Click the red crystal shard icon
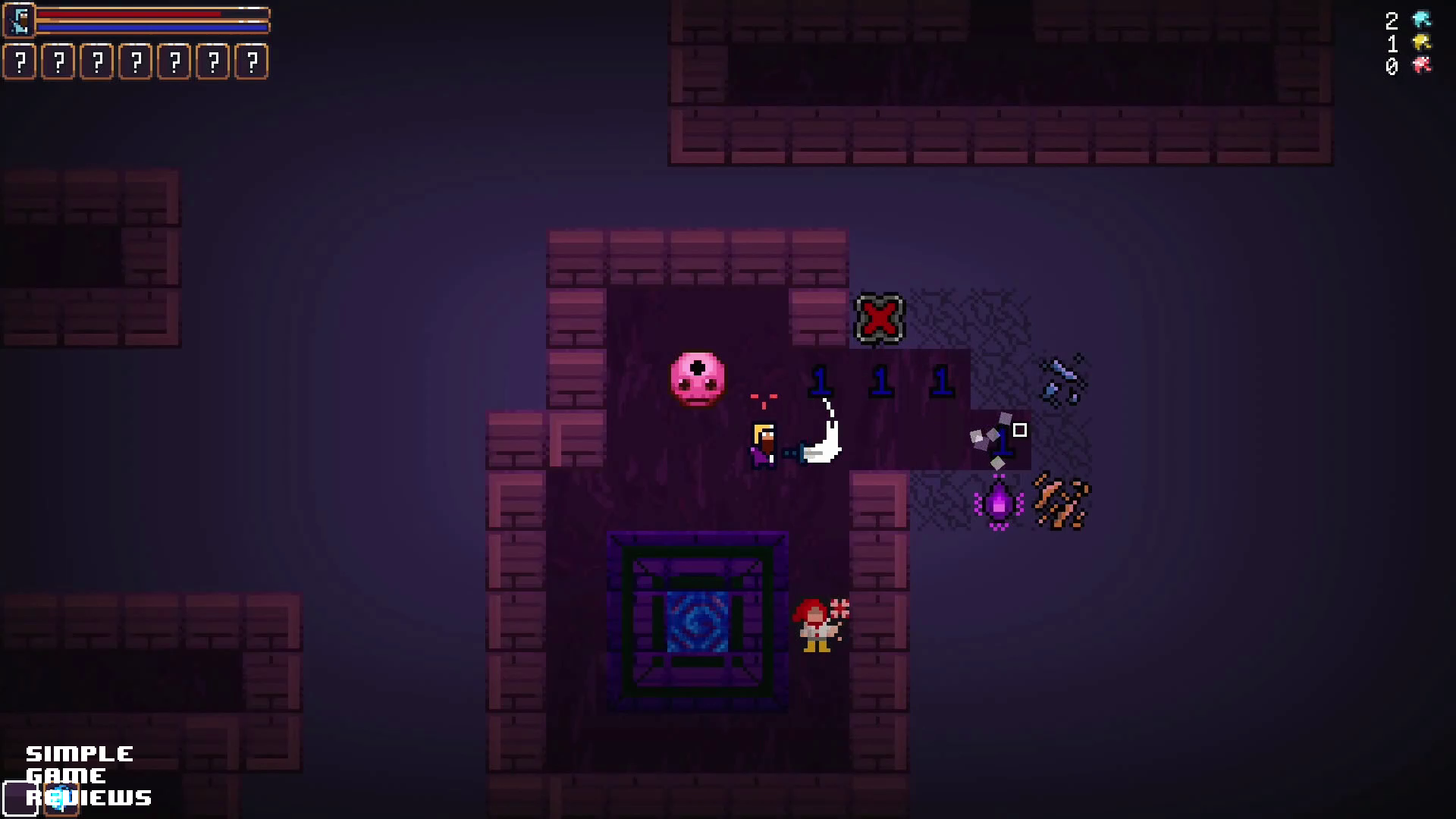The image size is (1456, 819). 1421,66
